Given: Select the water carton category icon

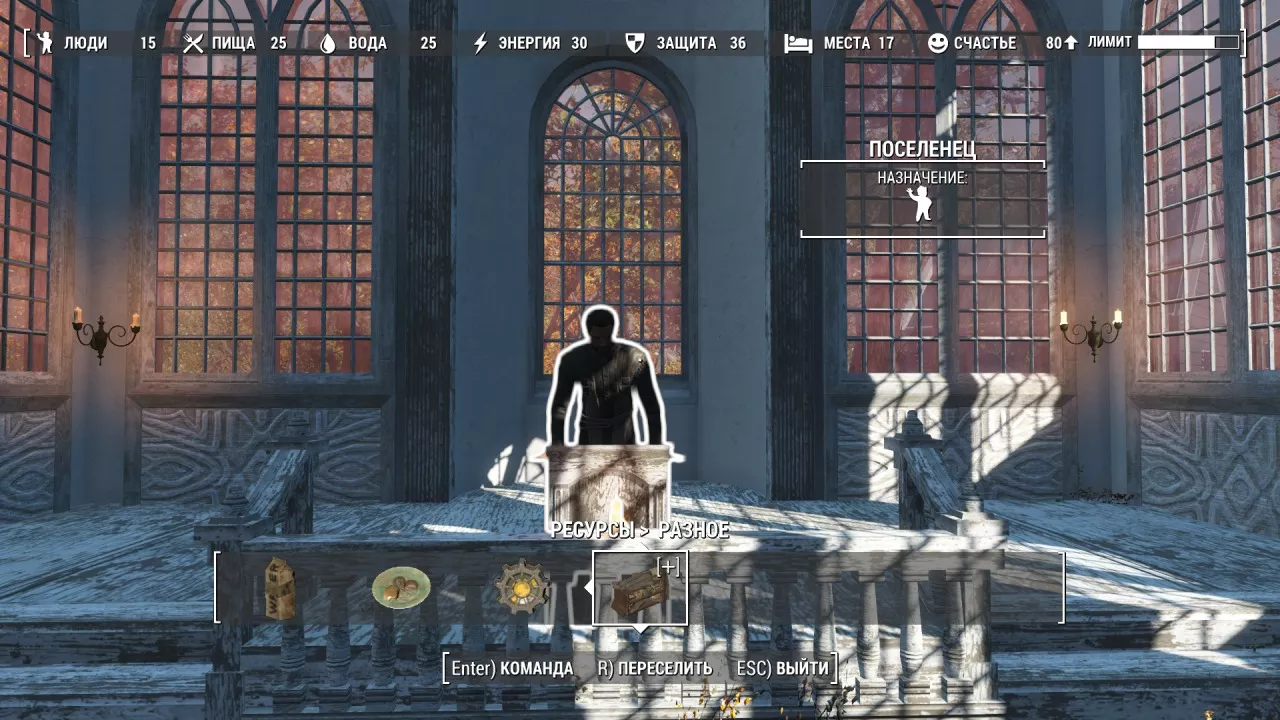Looking at the screenshot, I should [281, 588].
